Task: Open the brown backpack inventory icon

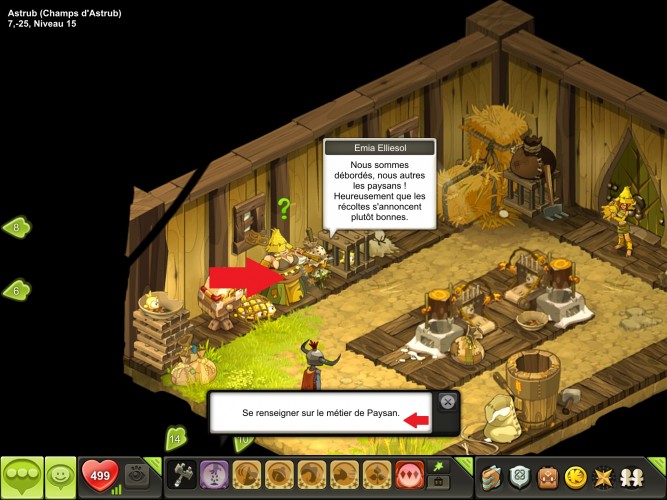Action: pyautogui.click(x=547, y=475)
